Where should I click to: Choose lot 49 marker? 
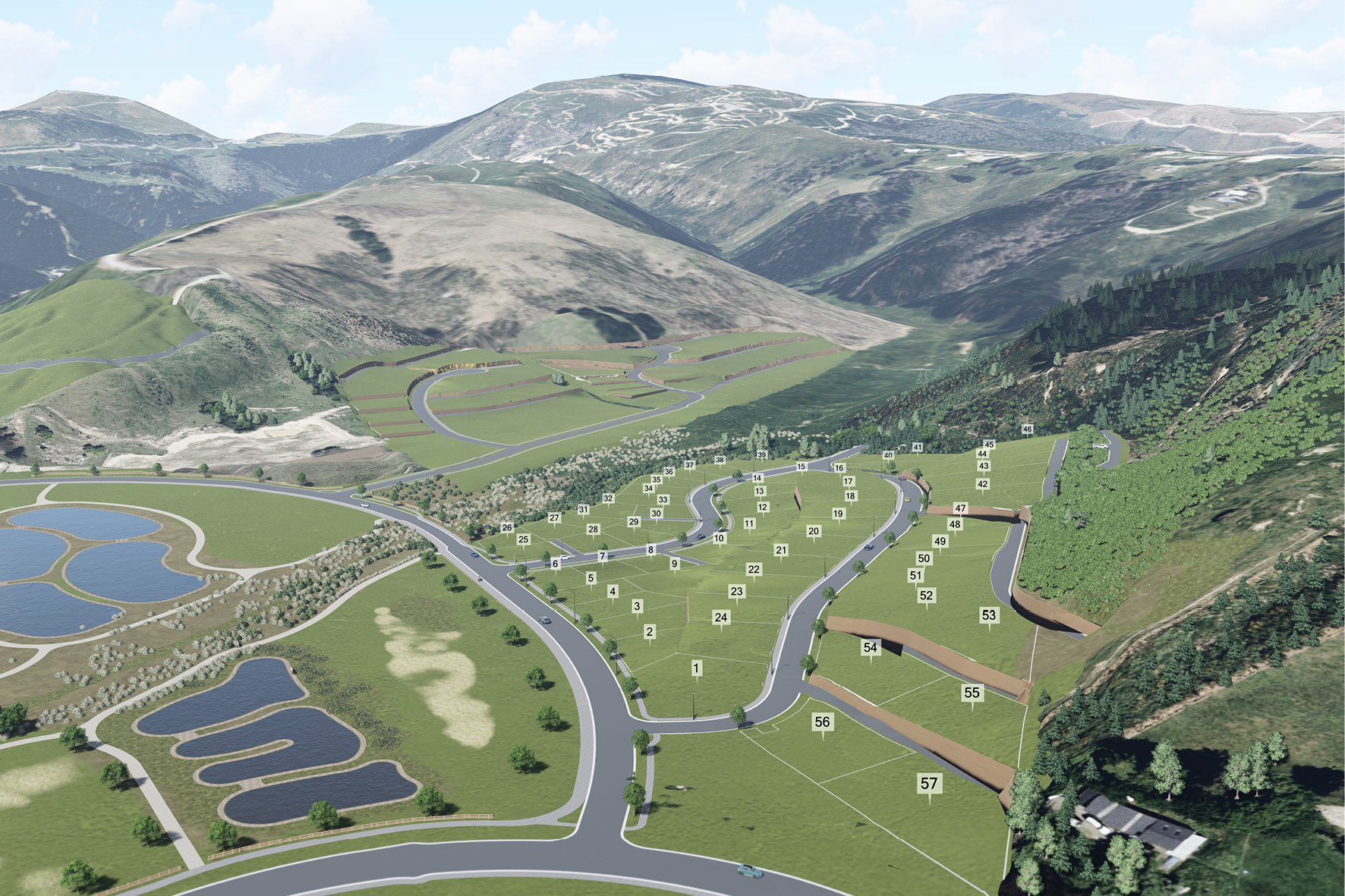click(x=940, y=542)
